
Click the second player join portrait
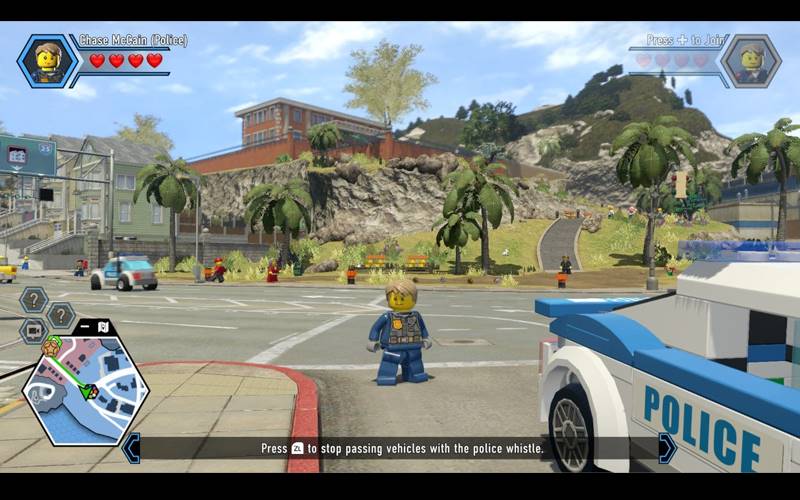(x=750, y=61)
